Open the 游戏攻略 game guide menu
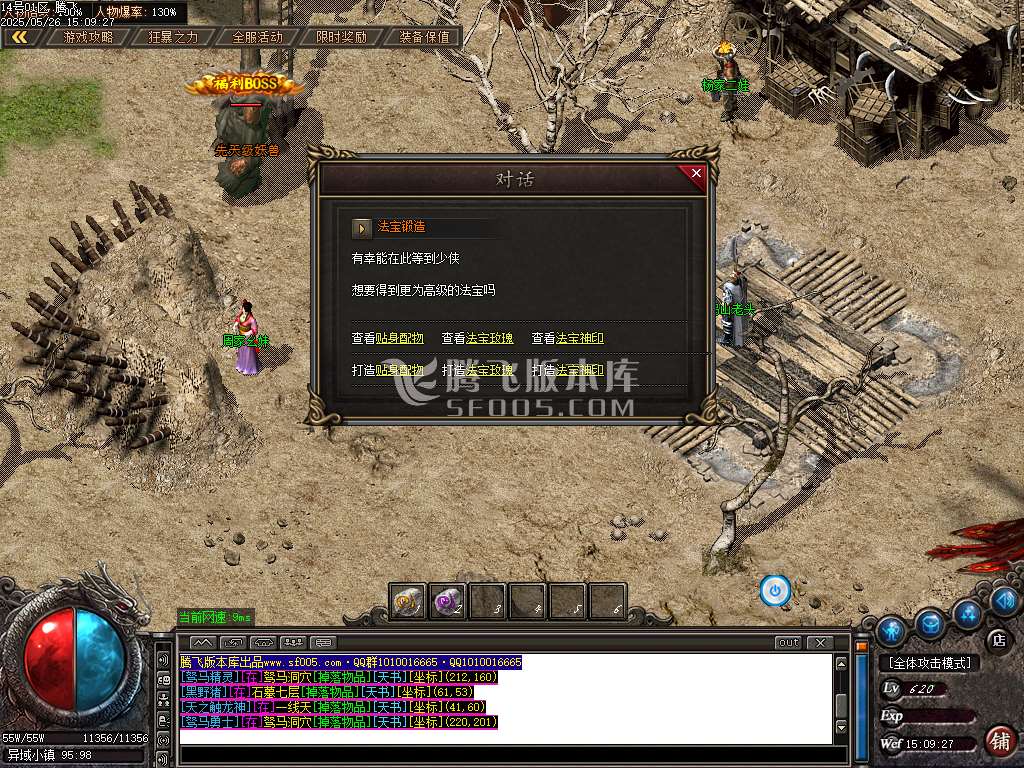The width and height of the screenshot is (1024, 768). tap(88, 37)
